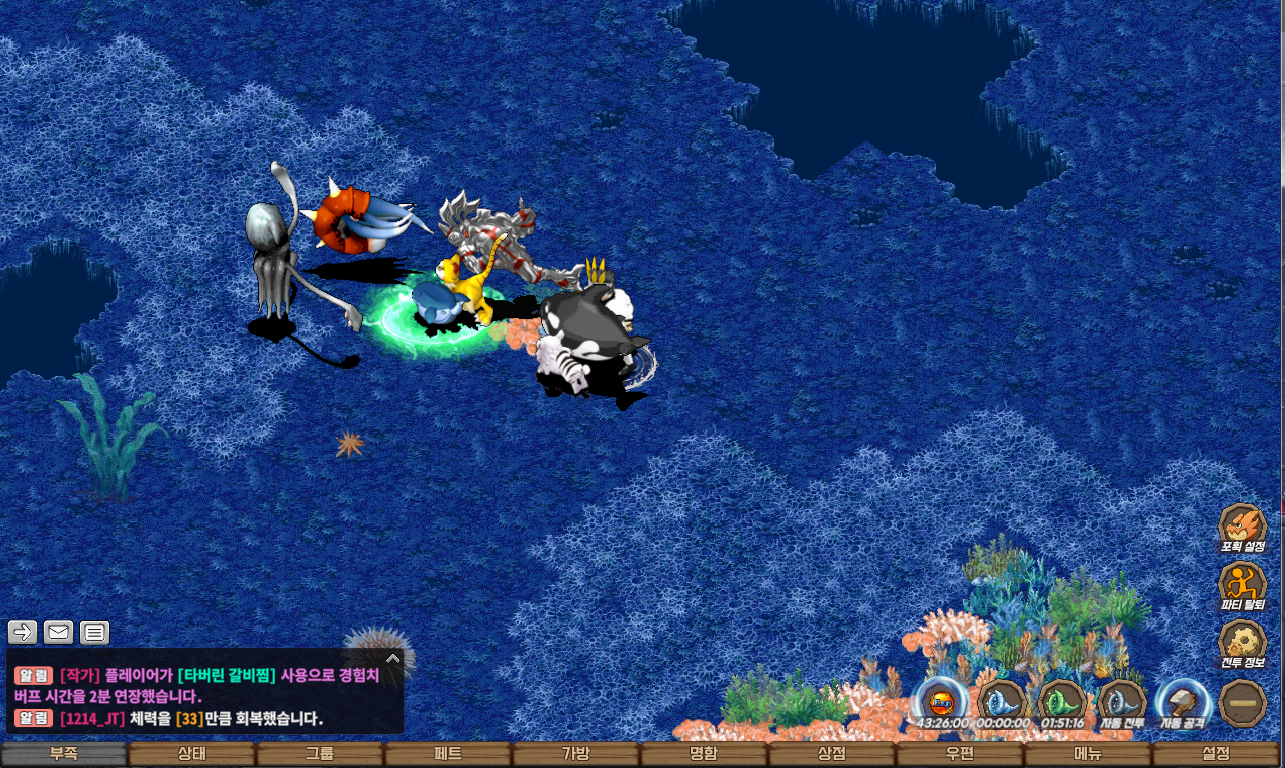Screen dimensions: 1285x768
Task: Open the chat list lines button
Action: tap(94, 632)
